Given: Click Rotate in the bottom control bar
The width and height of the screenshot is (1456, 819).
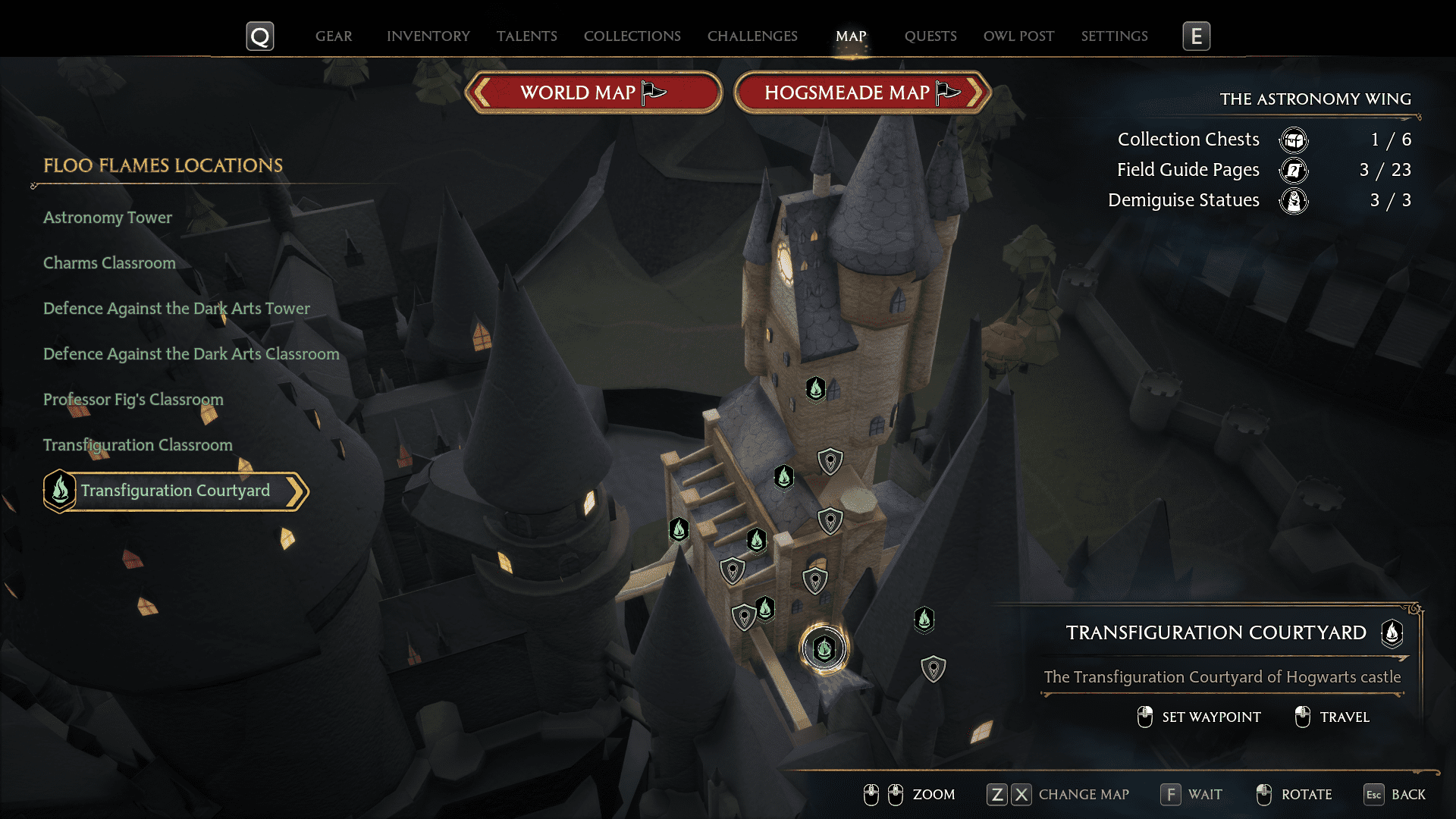Looking at the screenshot, I should point(1307,794).
